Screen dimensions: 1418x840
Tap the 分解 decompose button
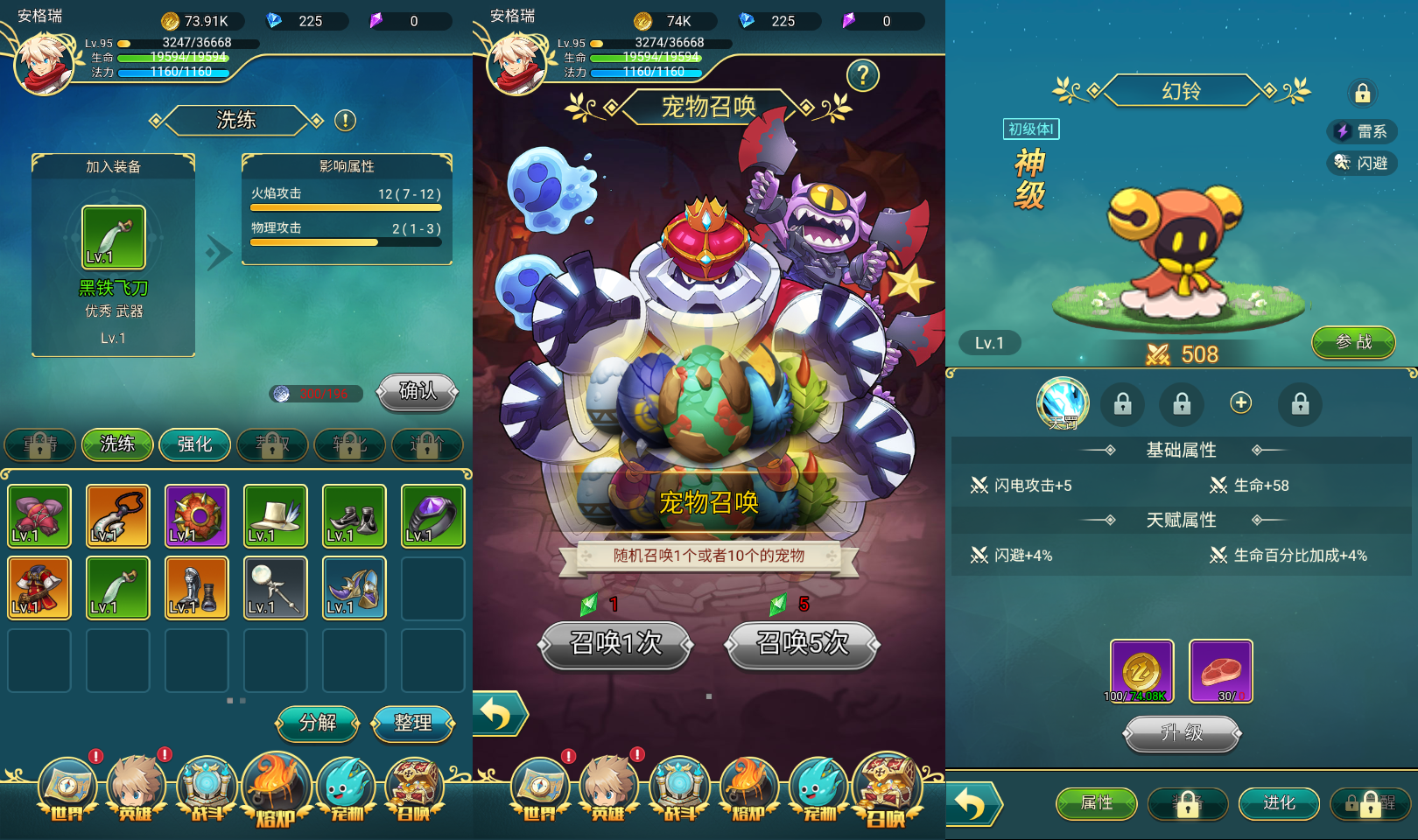pyautogui.click(x=317, y=723)
